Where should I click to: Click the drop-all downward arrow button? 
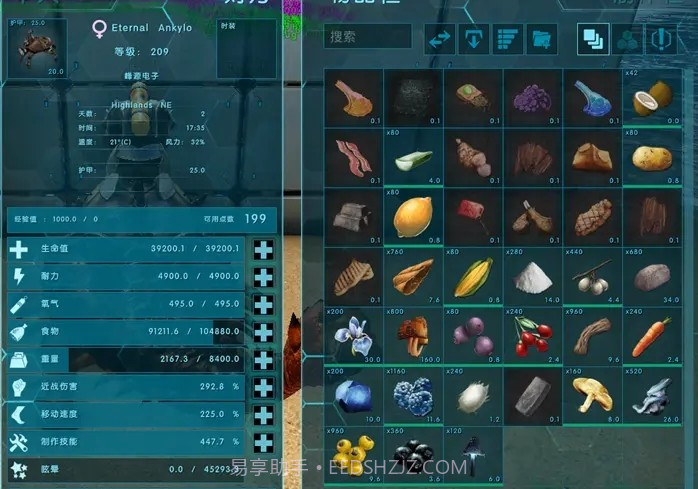pyautogui.click(x=473, y=39)
